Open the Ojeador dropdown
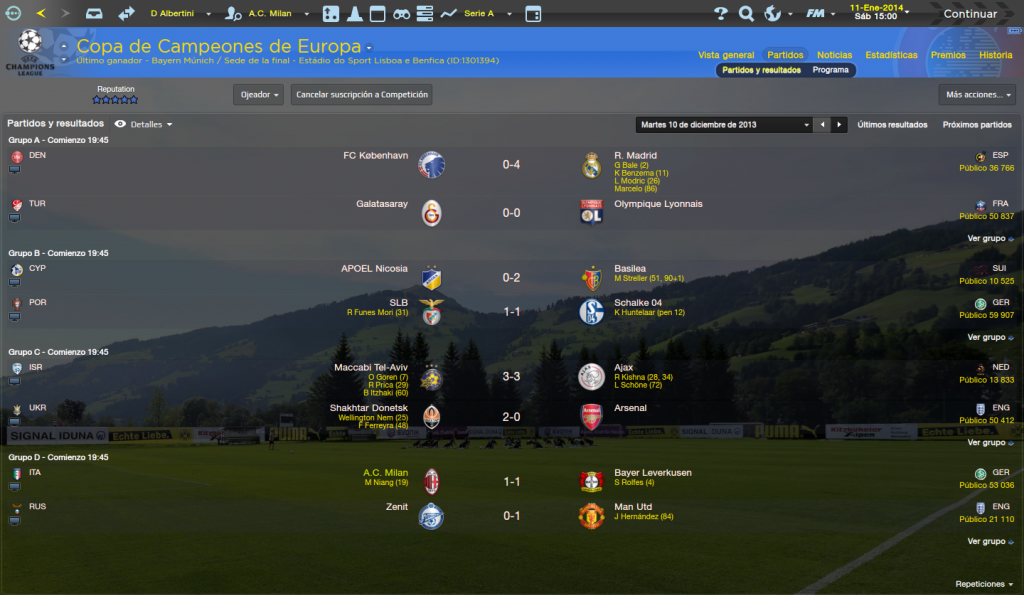The width and height of the screenshot is (1024, 595). [x=258, y=95]
